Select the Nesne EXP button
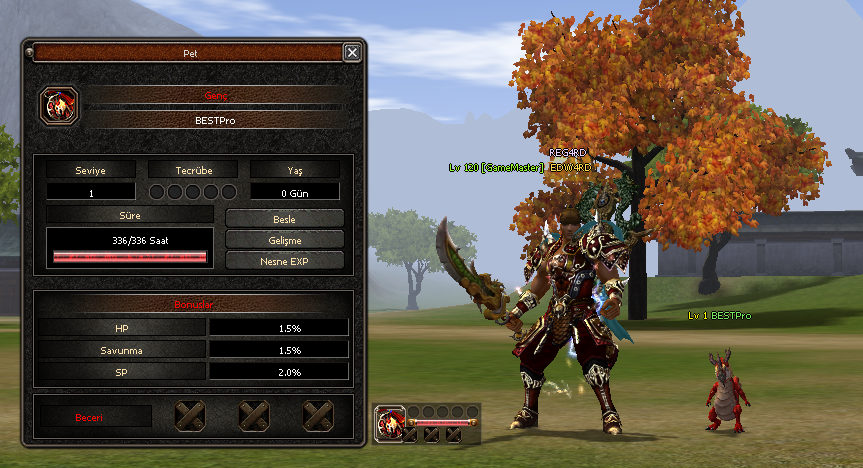Viewport: 863px width, 468px height. click(x=285, y=260)
